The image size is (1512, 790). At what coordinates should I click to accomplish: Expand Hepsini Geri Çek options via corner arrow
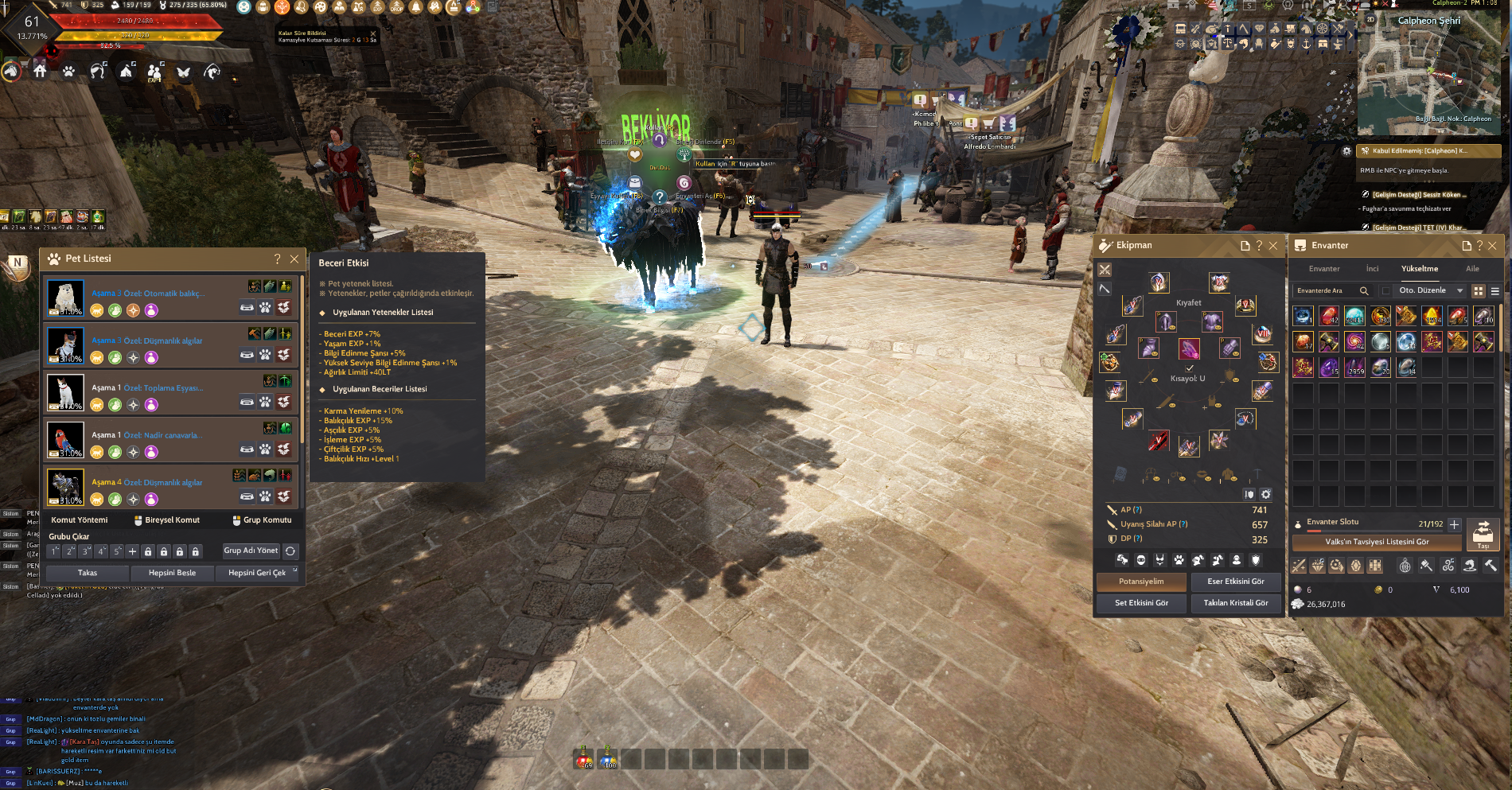point(294,567)
